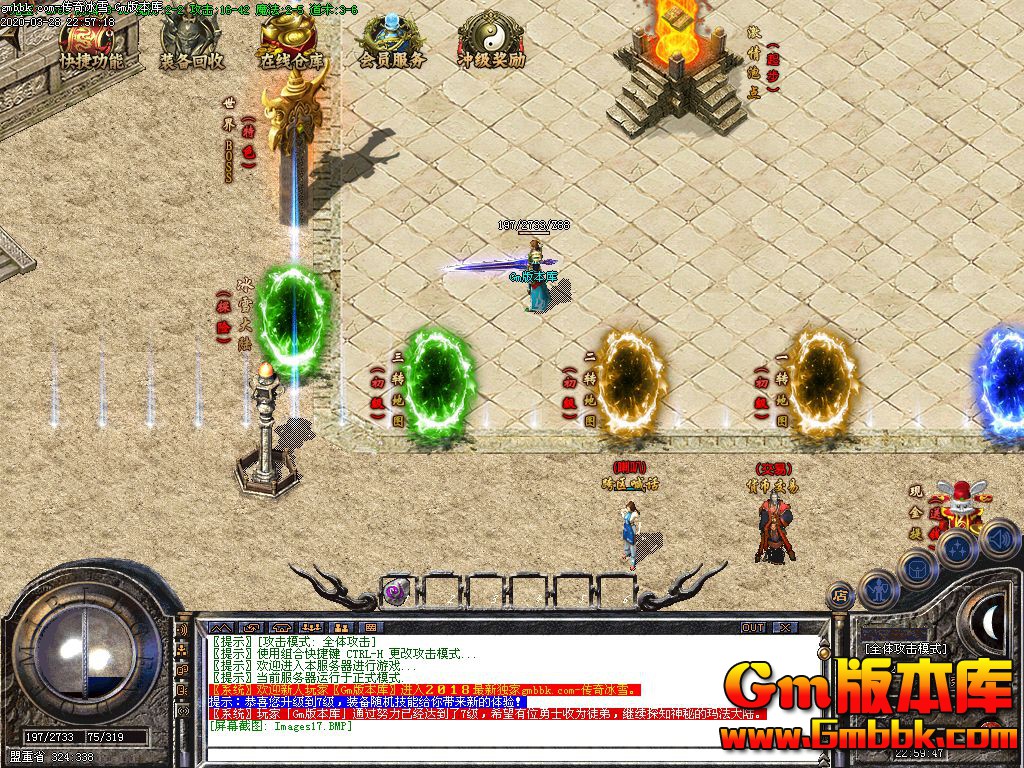Open the 装备回收 equipment recycling

(x=191, y=44)
